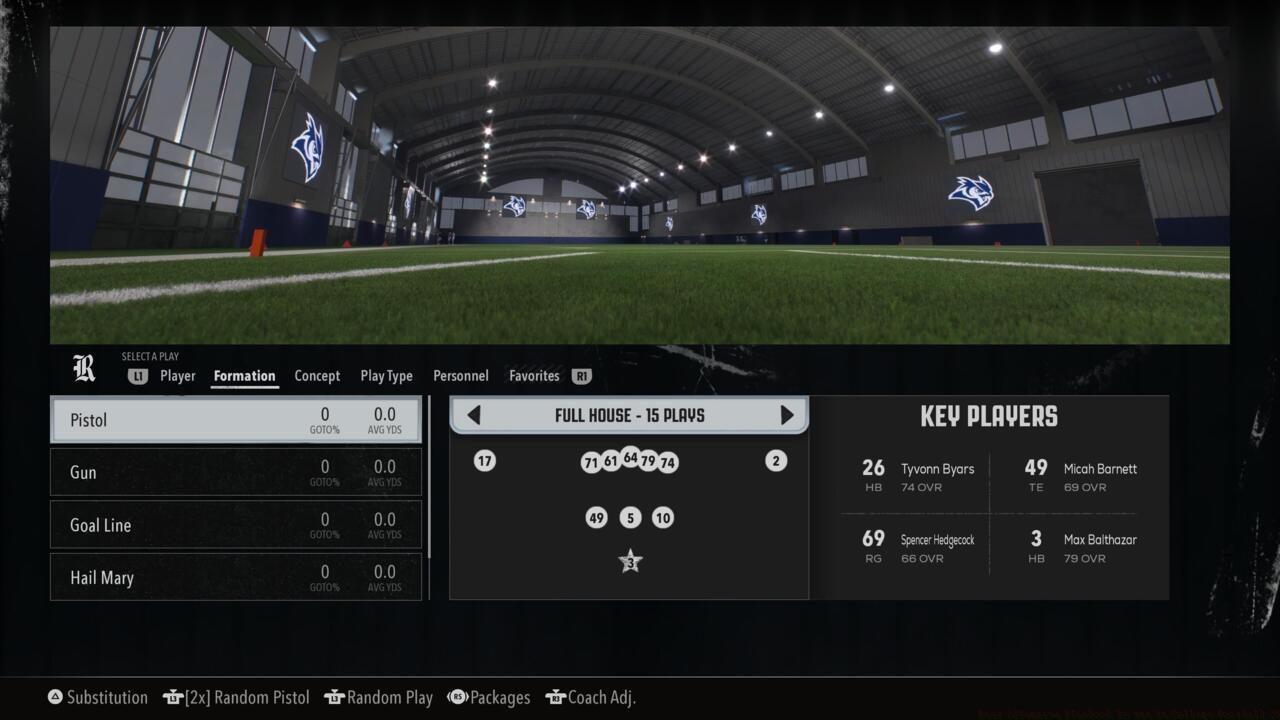The width and height of the screenshot is (1280, 720).
Task: Click player circle 64 in the formation diagram
Action: pos(630,458)
